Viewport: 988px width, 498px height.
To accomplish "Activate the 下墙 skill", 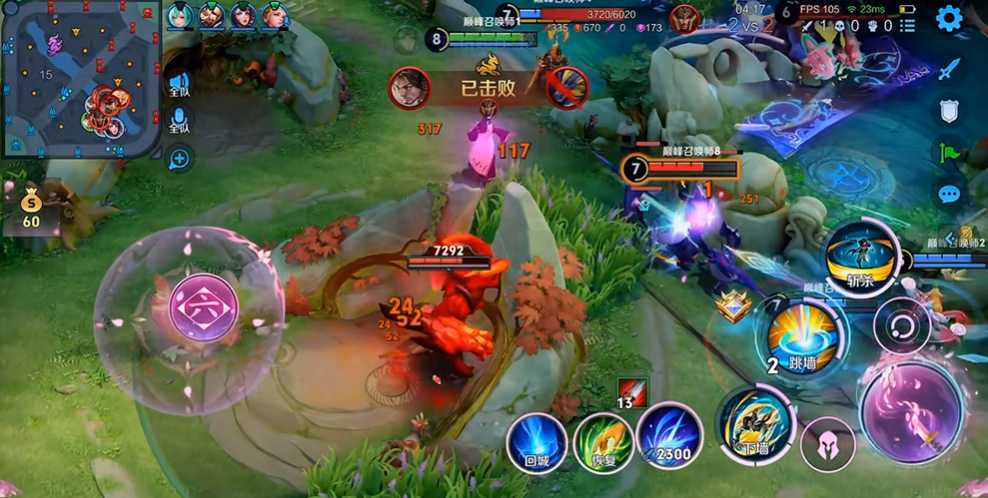I will click(x=755, y=423).
